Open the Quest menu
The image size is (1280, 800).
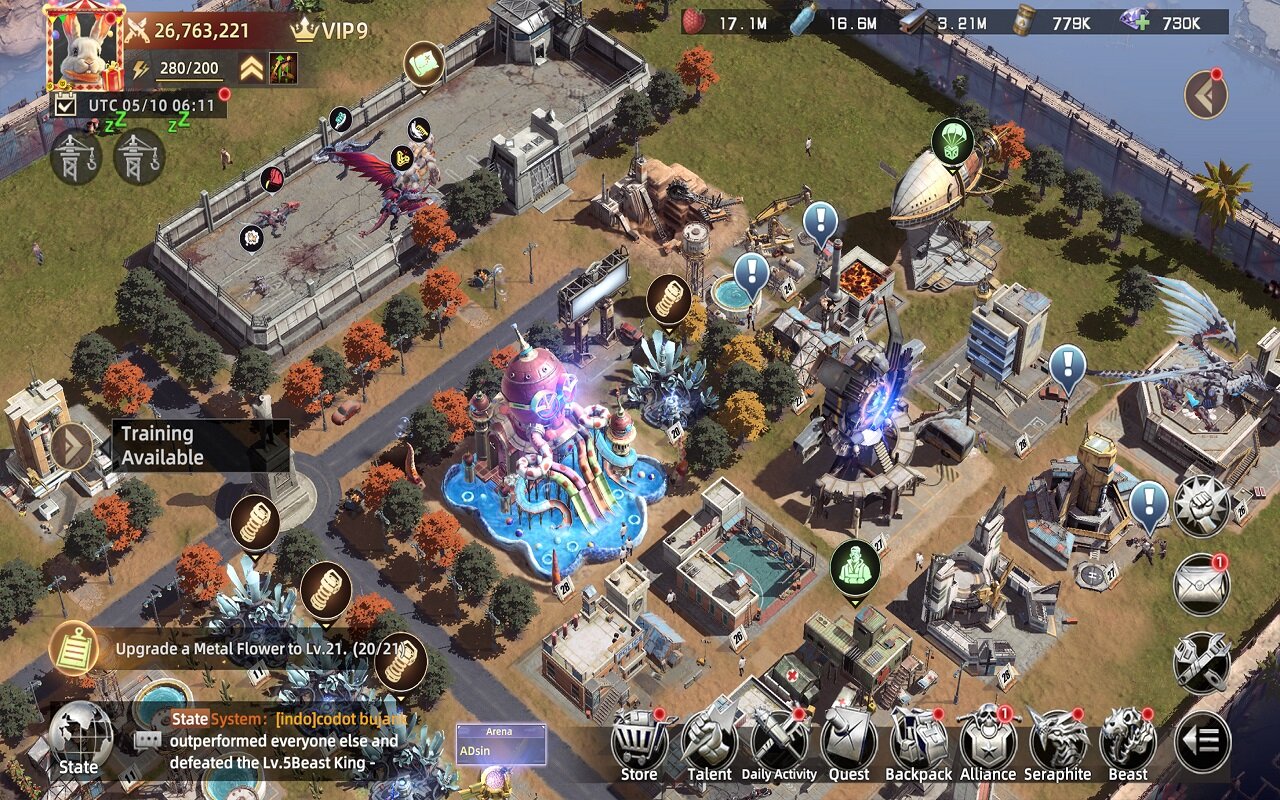[849, 744]
